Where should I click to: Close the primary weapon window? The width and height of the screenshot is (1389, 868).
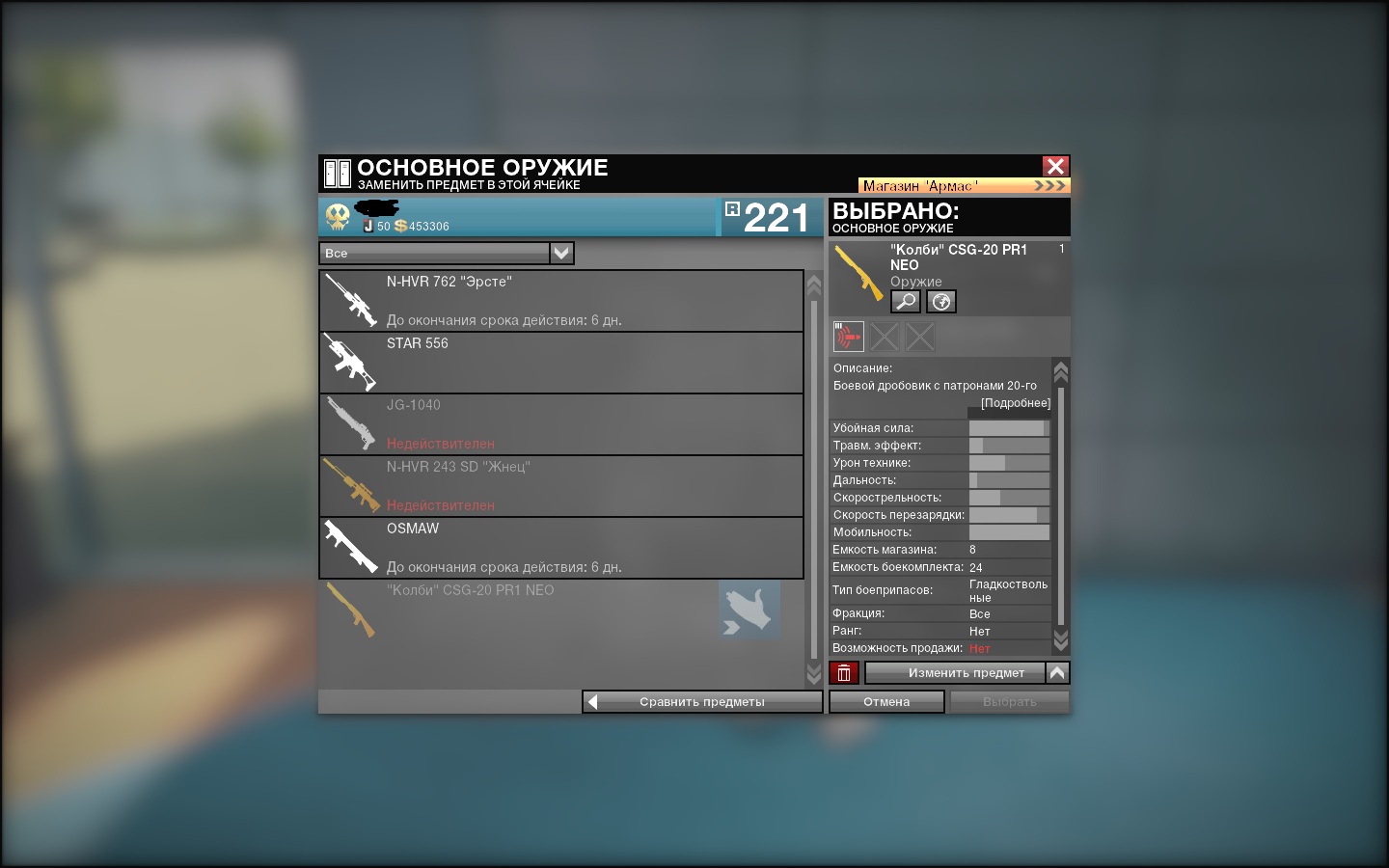click(x=1055, y=166)
